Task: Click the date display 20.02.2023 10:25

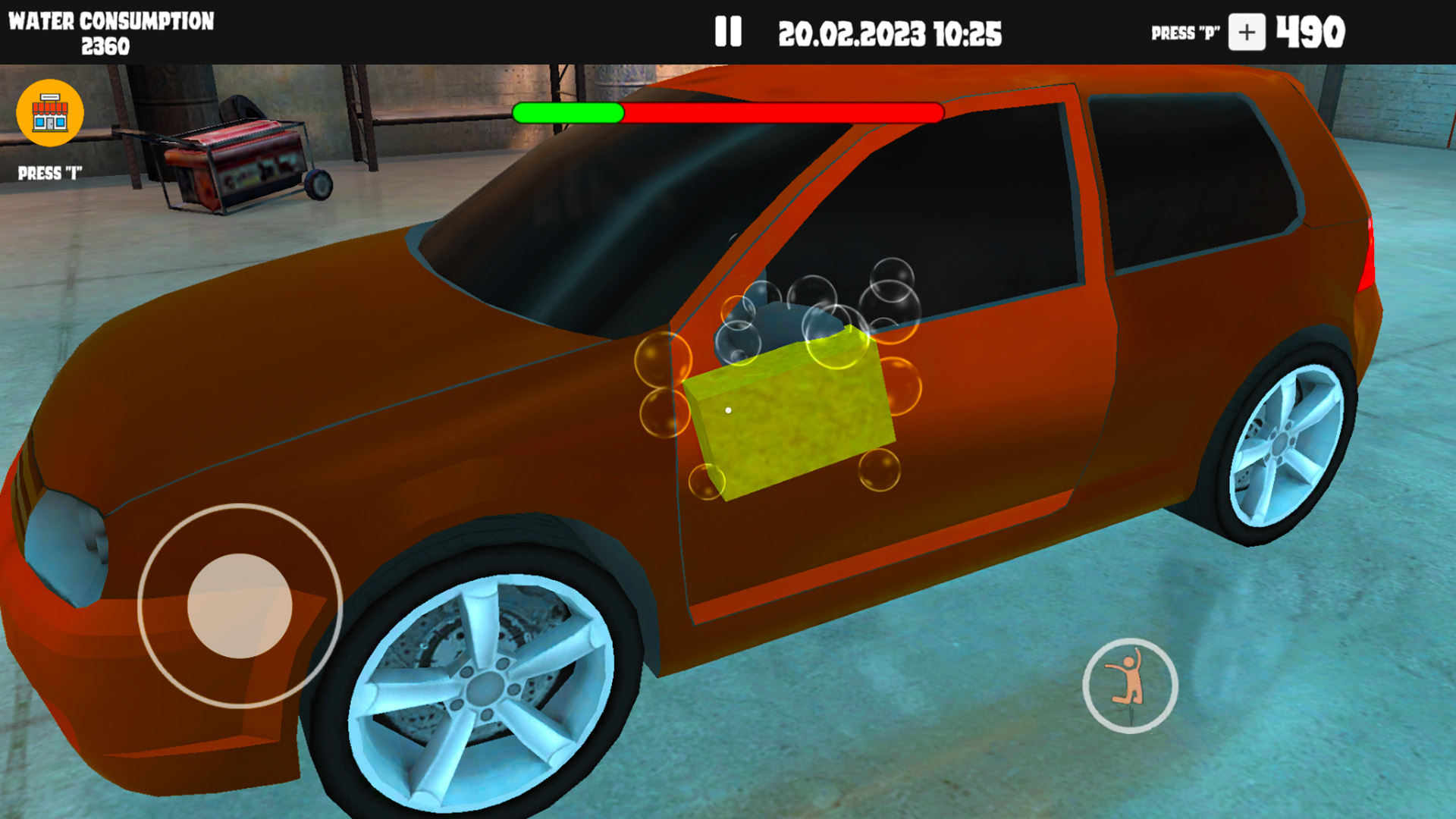Action: coord(891,33)
